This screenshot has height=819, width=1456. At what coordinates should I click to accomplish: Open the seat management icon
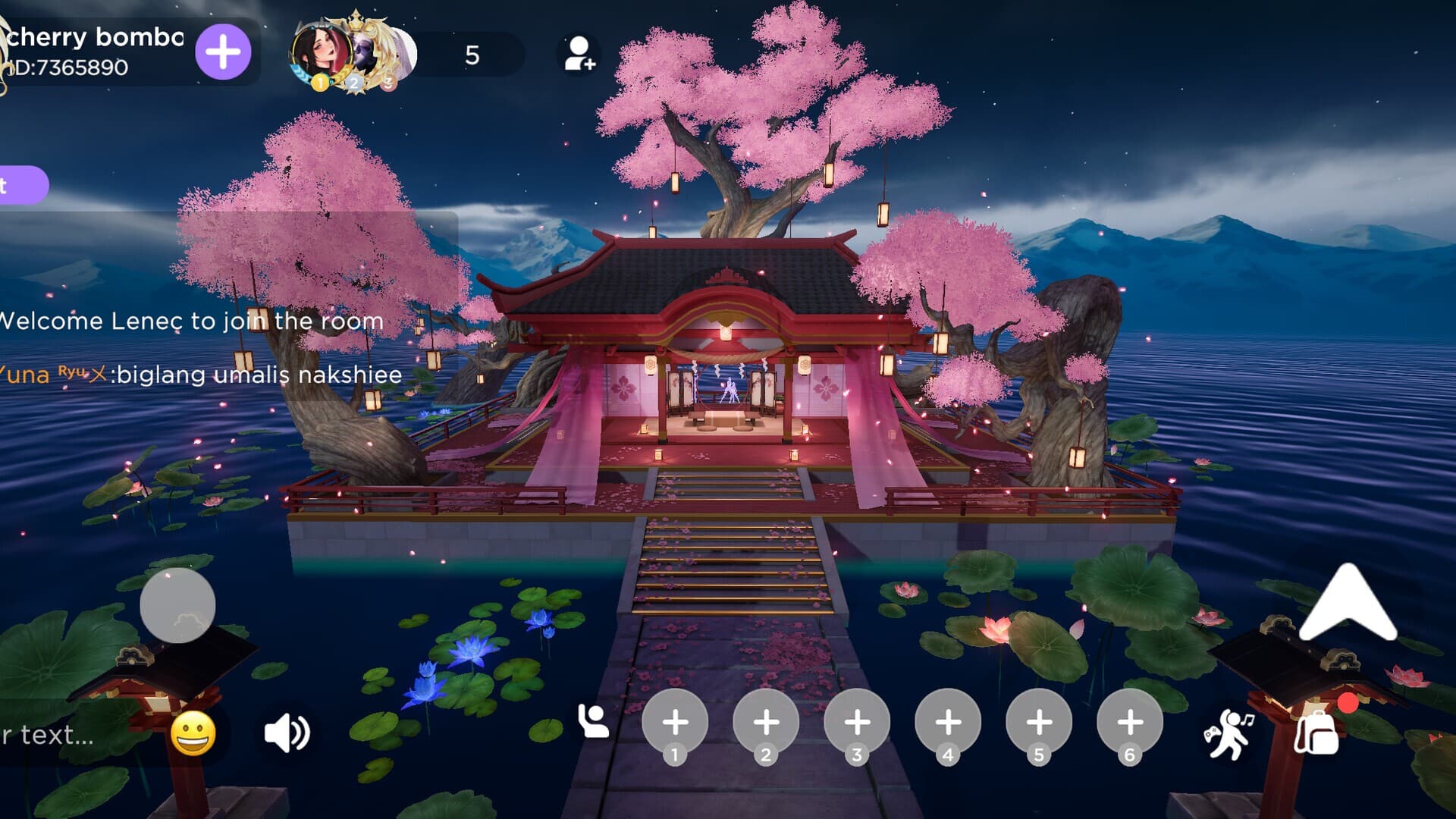593,721
